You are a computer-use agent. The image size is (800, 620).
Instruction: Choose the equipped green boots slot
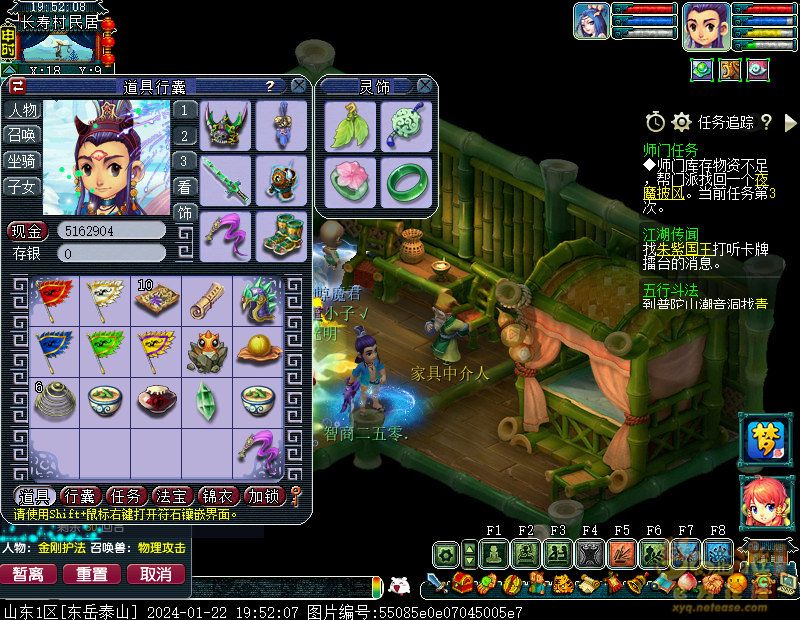pos(281,234)
